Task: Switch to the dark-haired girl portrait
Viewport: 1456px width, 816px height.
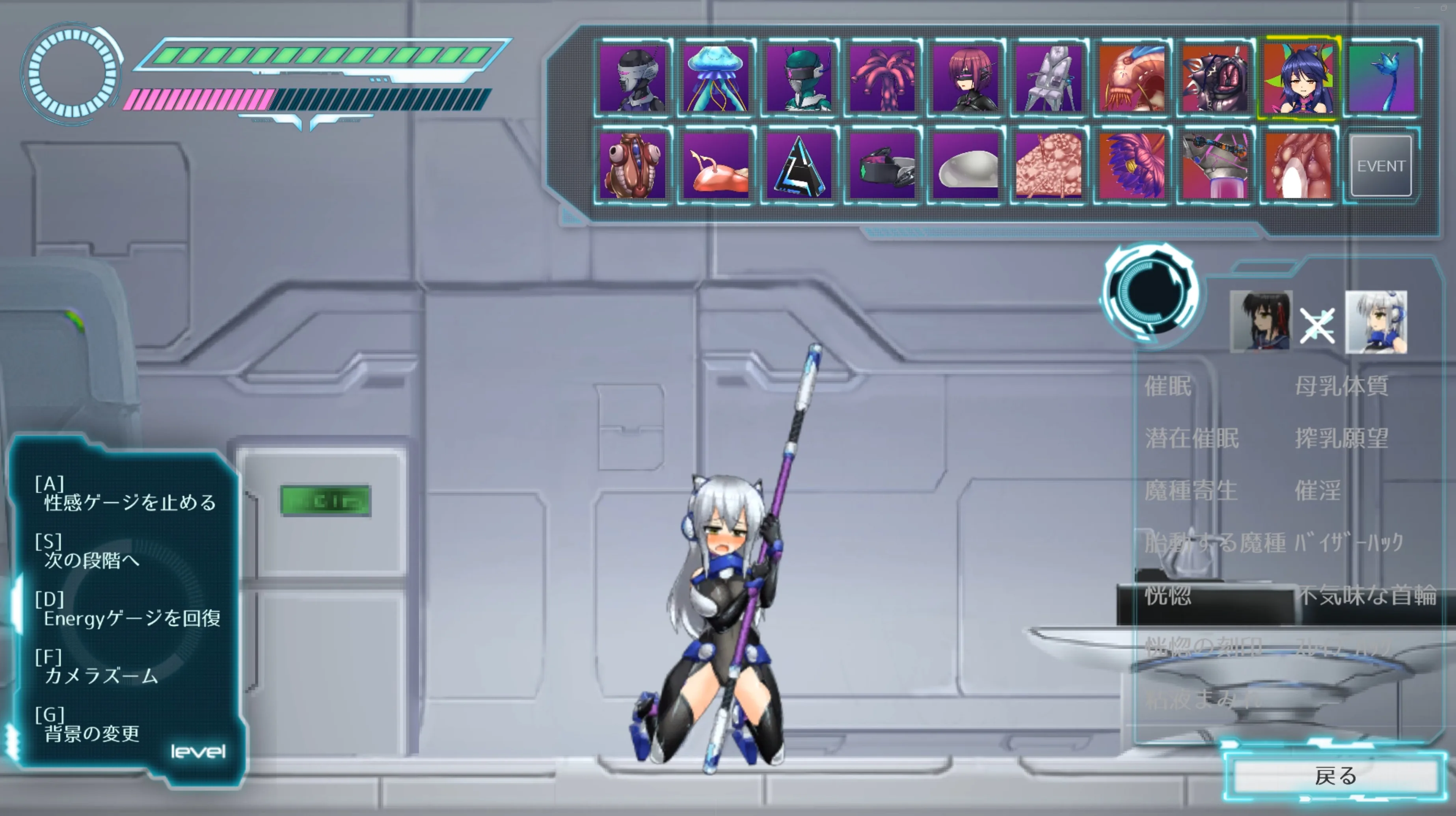Action: (x=1261, y=322)
